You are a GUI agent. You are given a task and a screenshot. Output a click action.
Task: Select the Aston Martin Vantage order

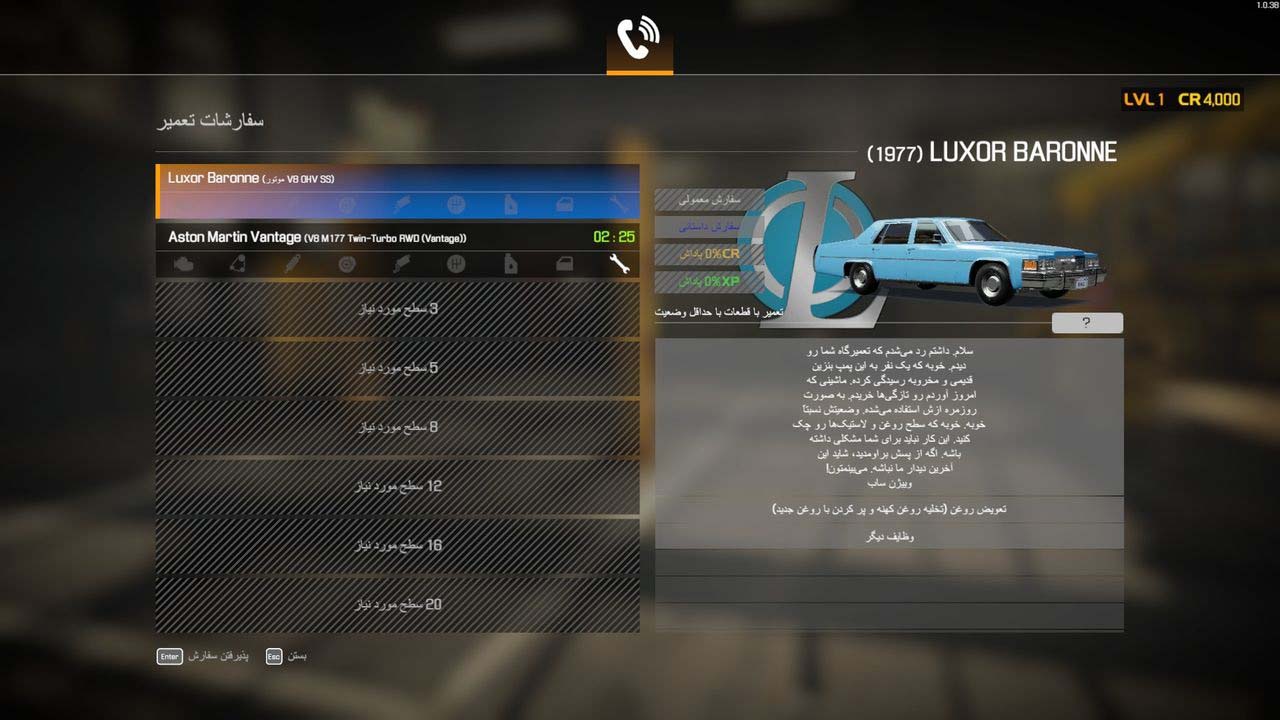pos(397,237)
